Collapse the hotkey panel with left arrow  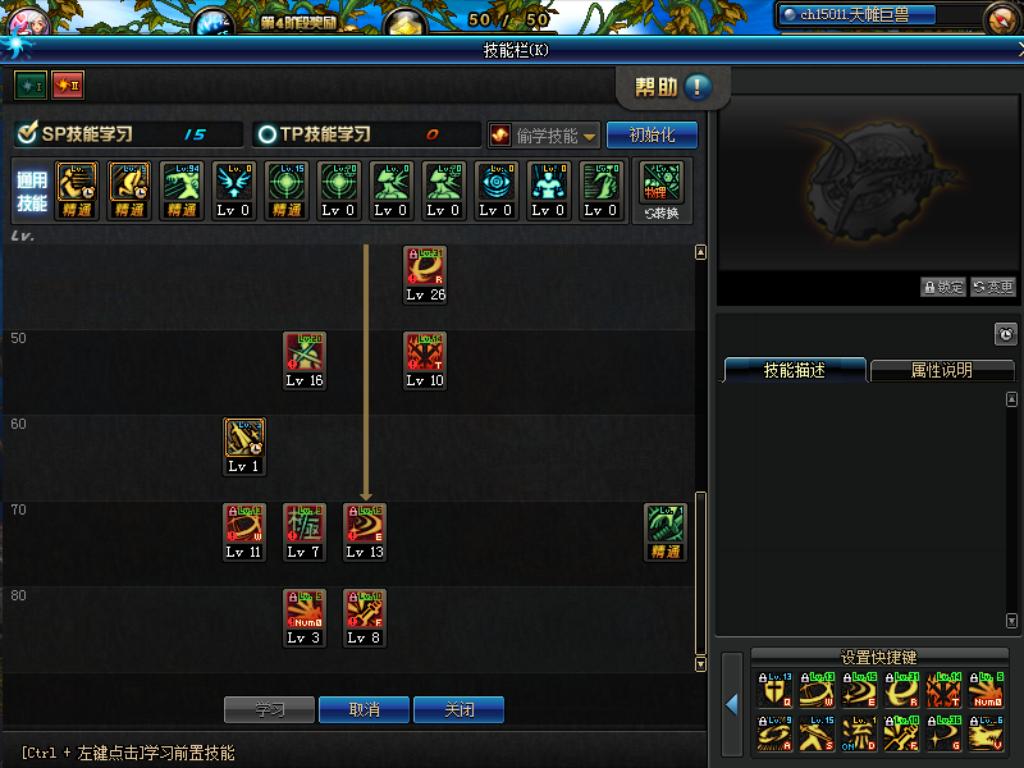(732, 704)
